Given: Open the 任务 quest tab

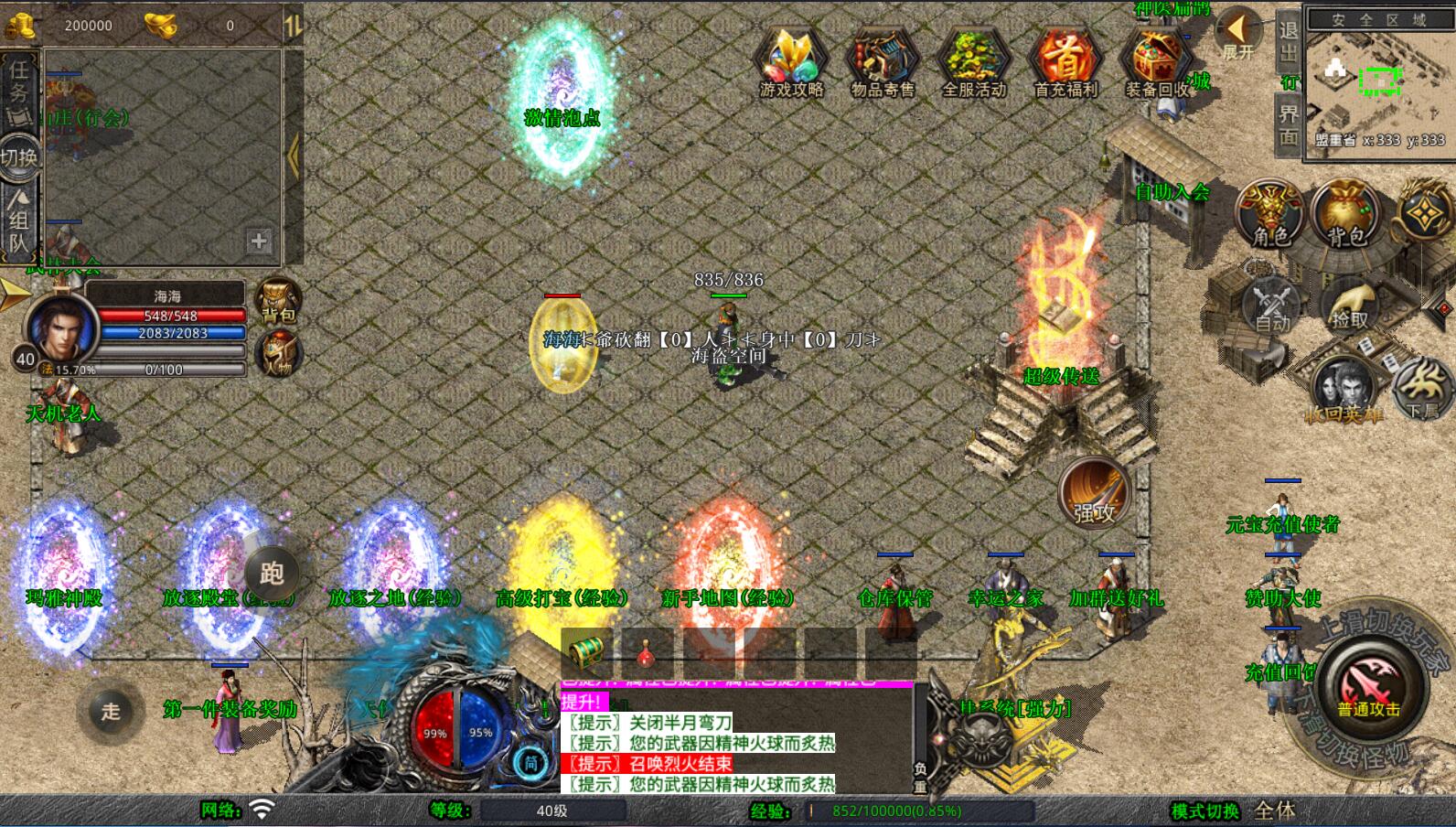Looking at the screenshot, I should (x=18, y=92).
